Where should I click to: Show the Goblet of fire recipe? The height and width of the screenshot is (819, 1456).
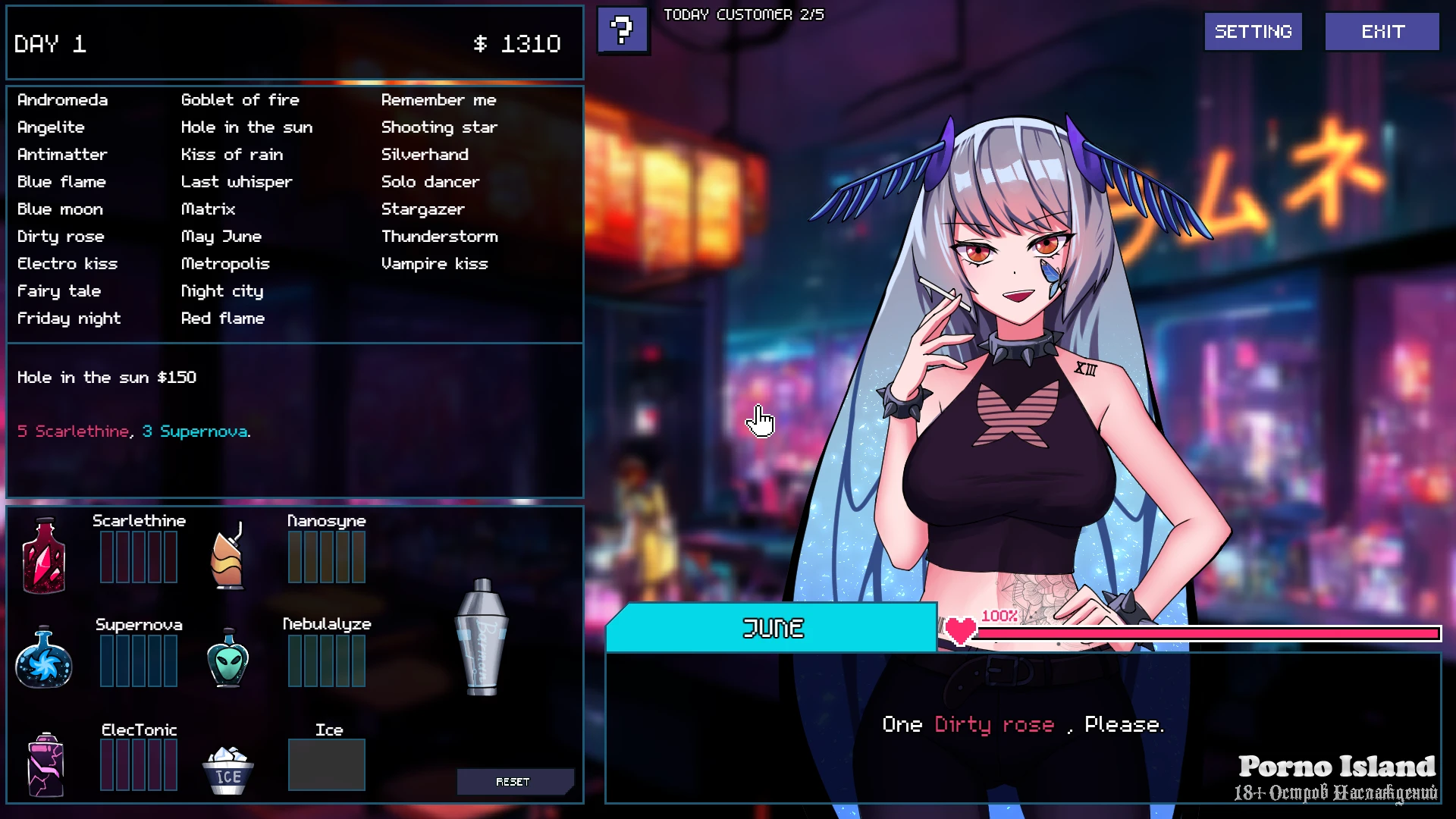click(240, 100)
